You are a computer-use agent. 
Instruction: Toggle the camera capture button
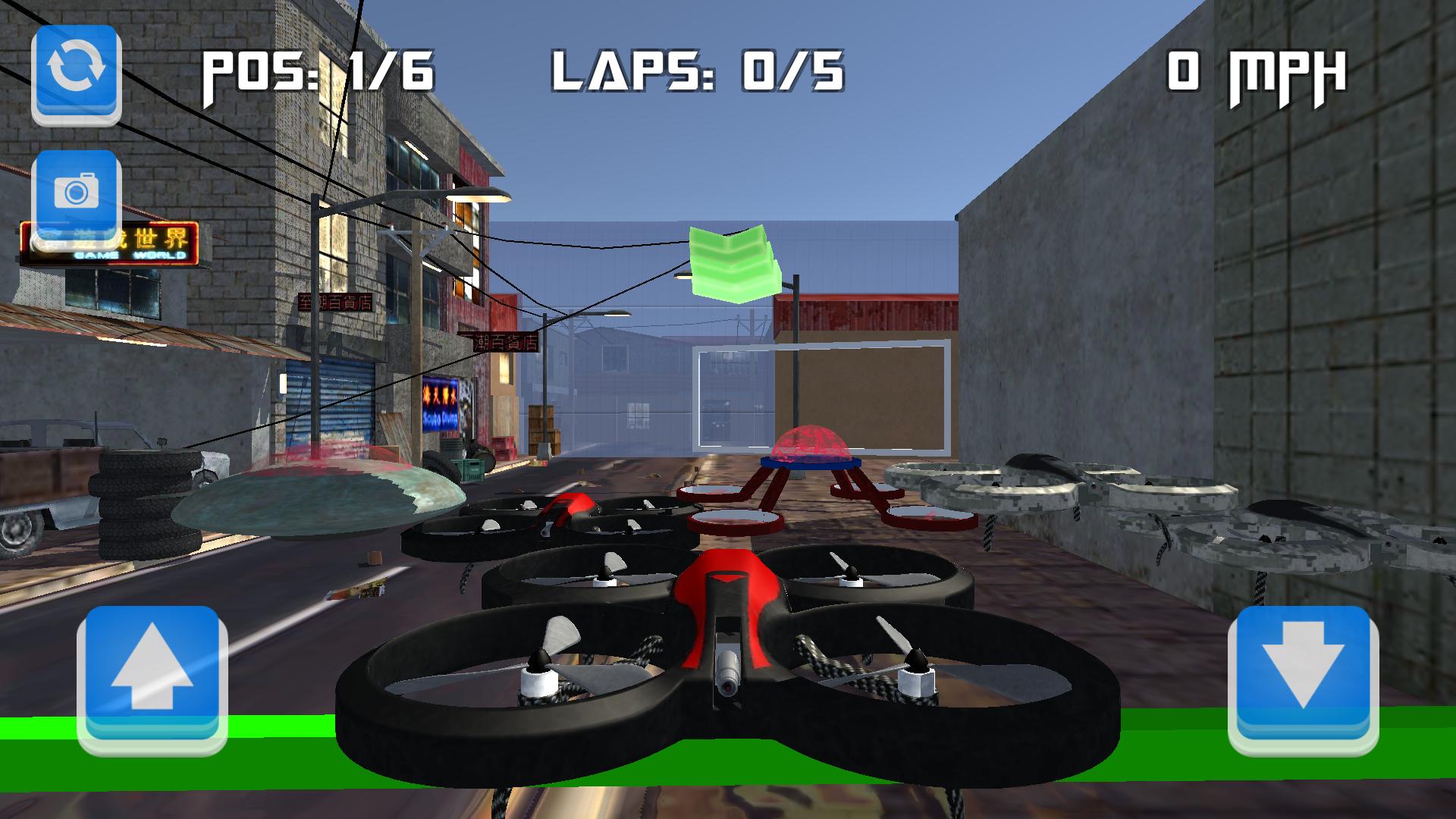point(74,192)
